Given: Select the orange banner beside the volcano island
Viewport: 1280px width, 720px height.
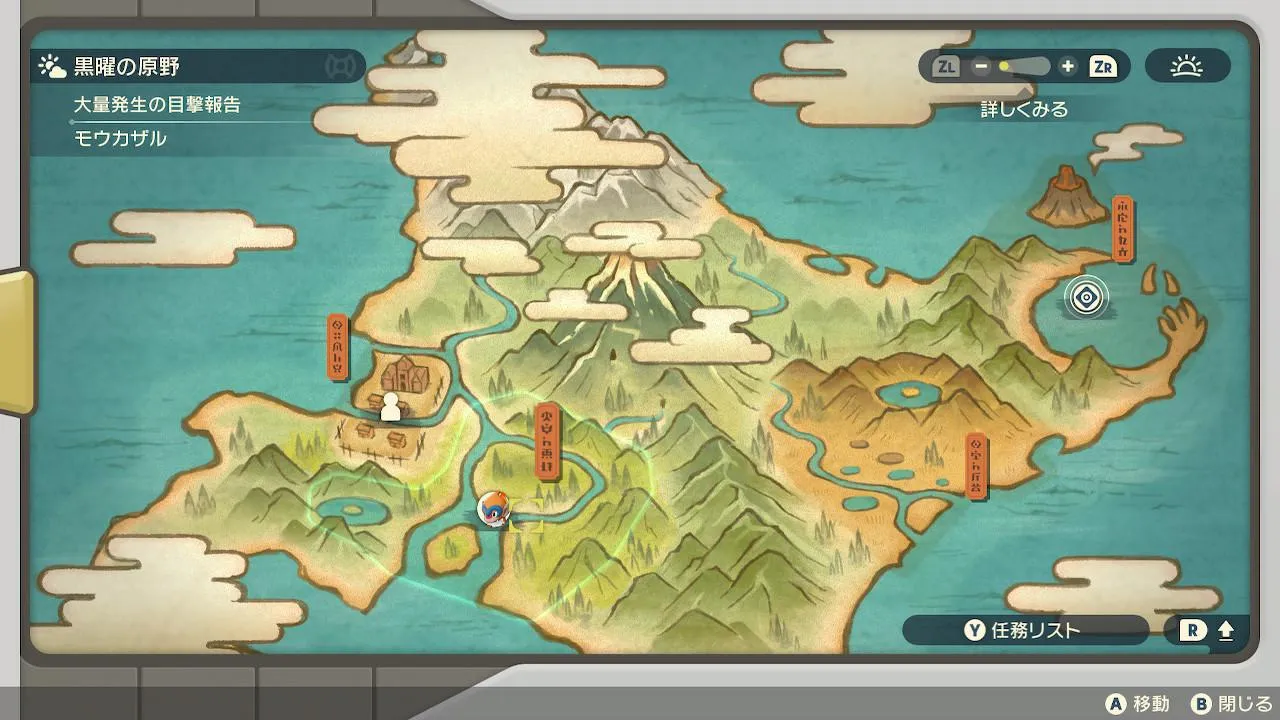Looking at the screenshot, I should click(1123, 229).
